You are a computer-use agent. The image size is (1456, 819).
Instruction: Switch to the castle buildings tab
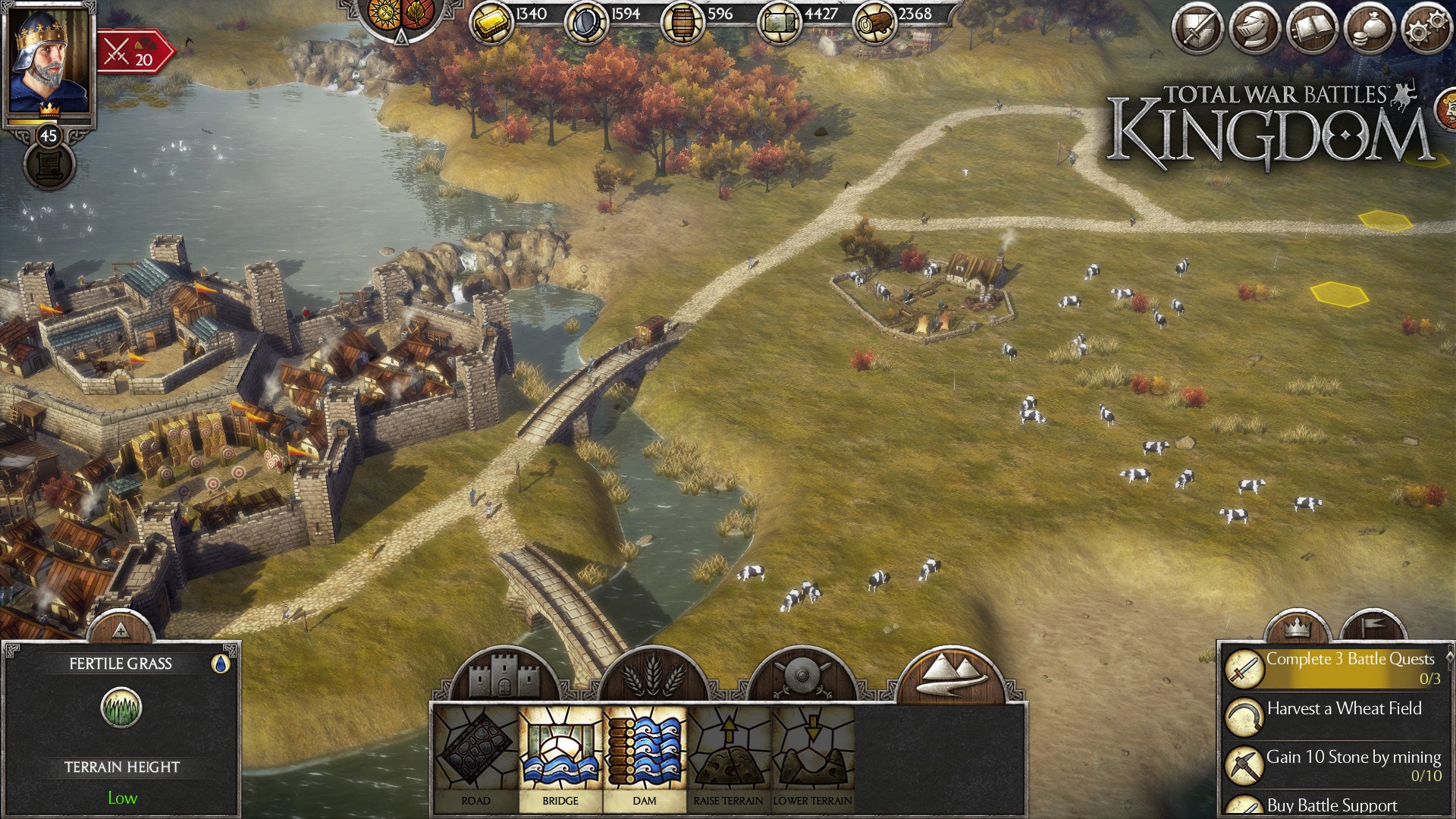(x=504, y=676)
